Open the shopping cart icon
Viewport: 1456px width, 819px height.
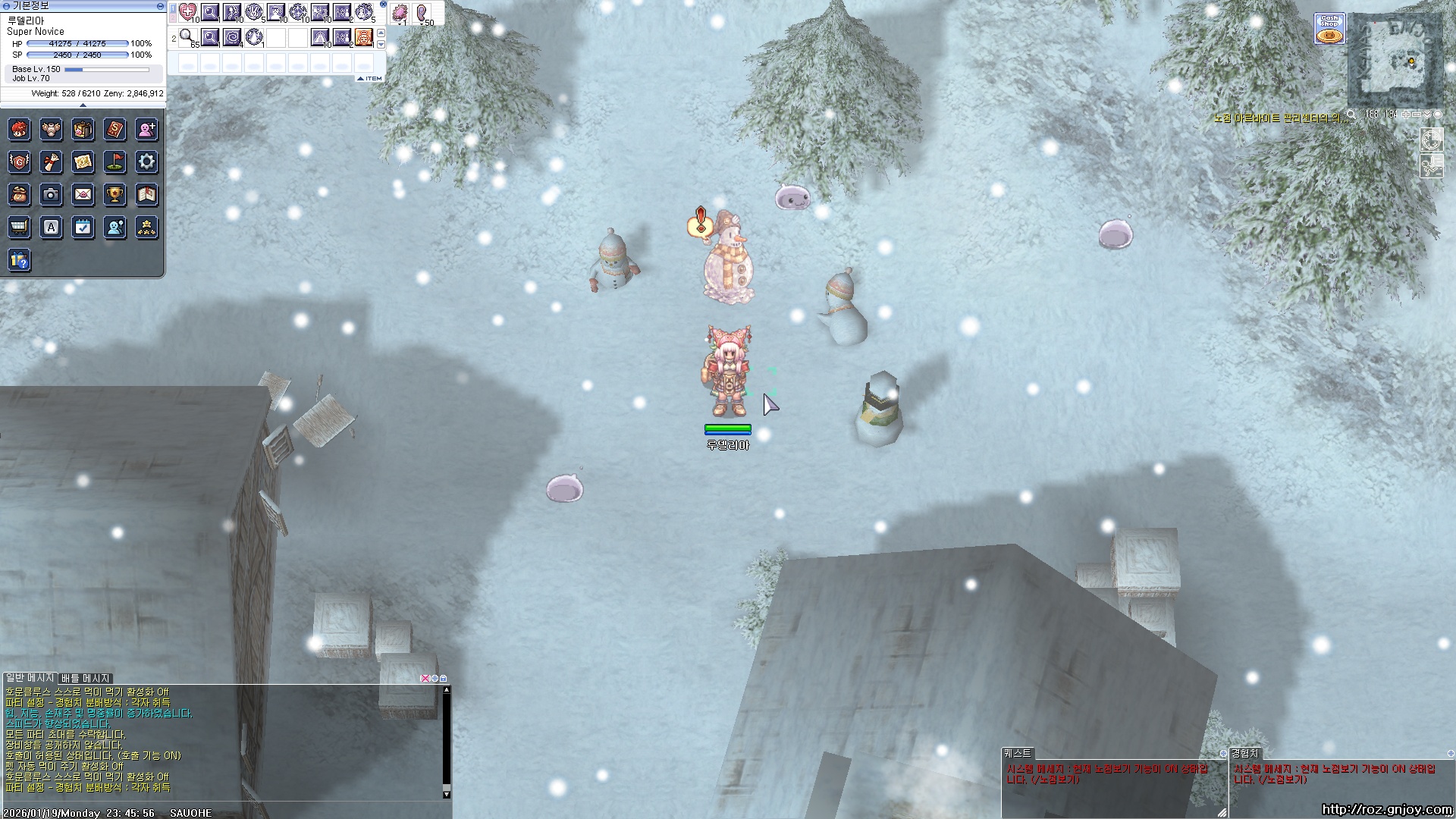tap(19, 227)
